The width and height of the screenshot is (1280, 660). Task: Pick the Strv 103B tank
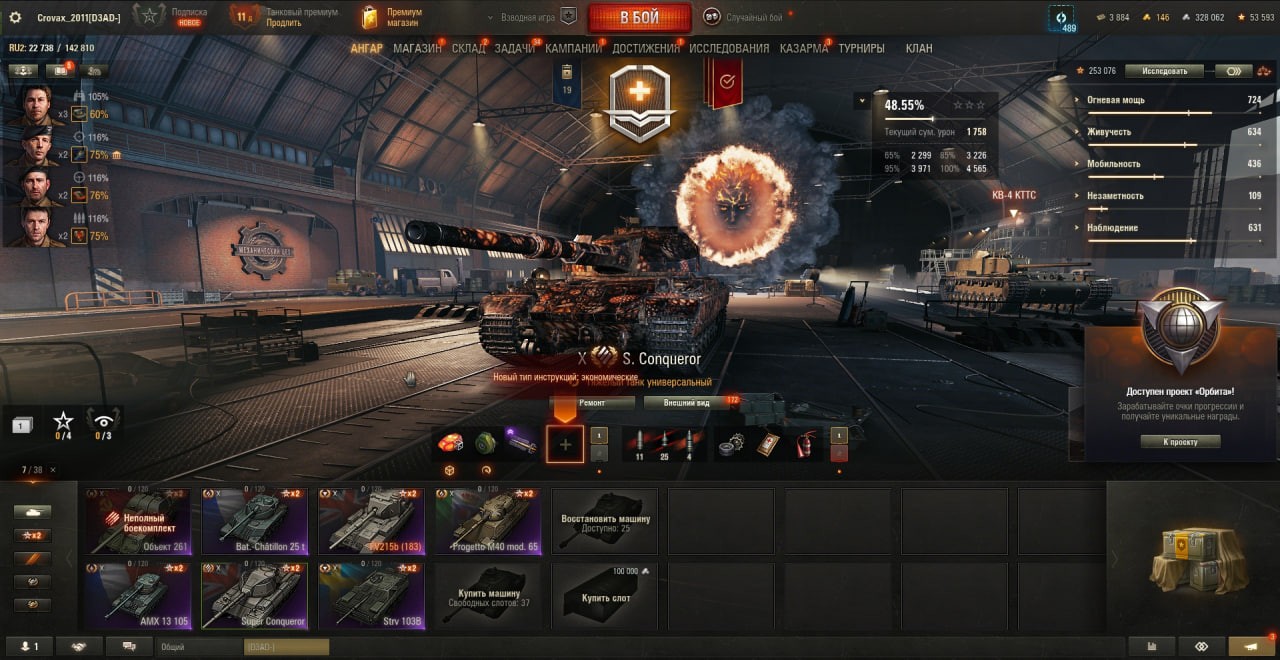coord(371,595)
